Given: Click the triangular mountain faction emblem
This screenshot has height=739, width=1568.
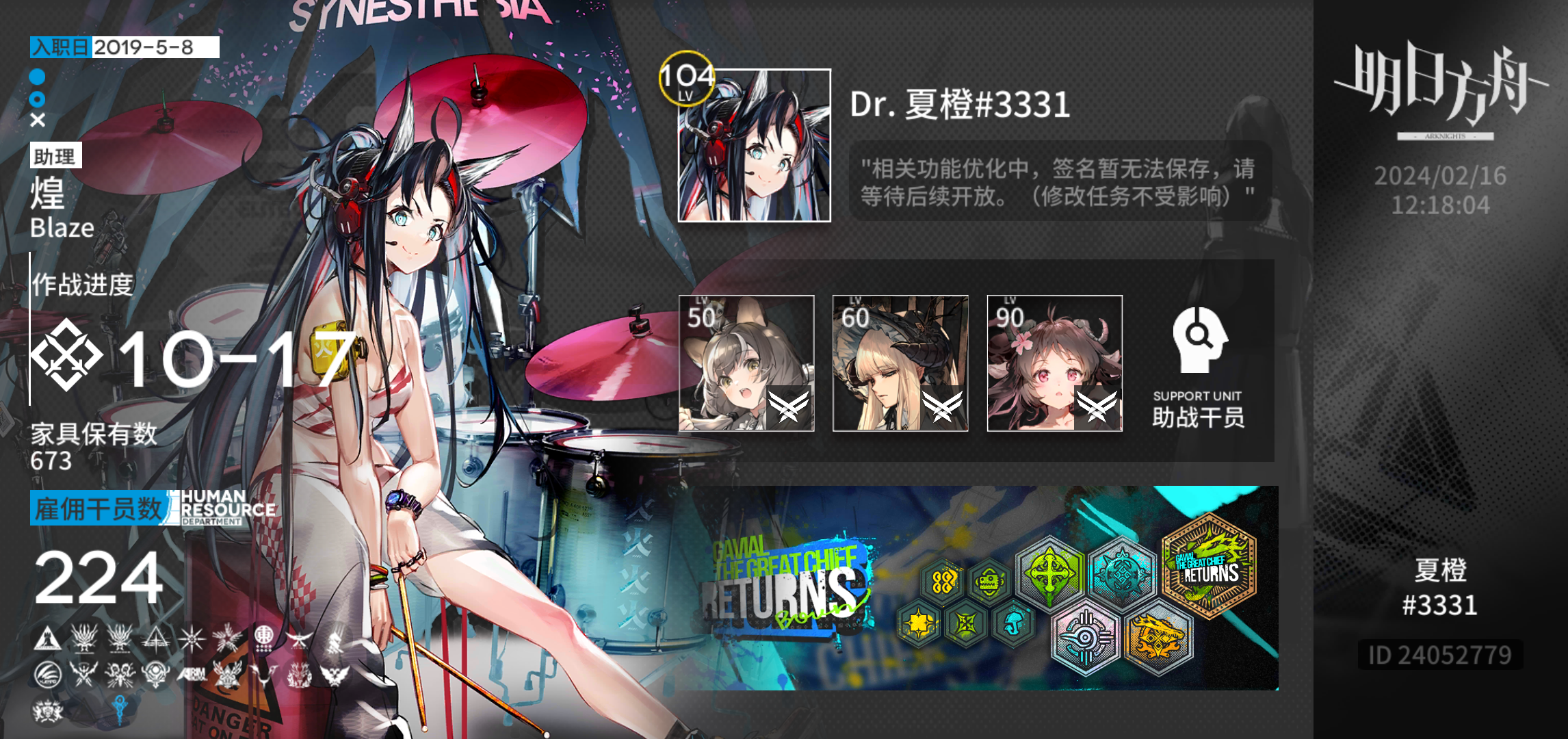Looking at the screenshot, I should point(48,638).
